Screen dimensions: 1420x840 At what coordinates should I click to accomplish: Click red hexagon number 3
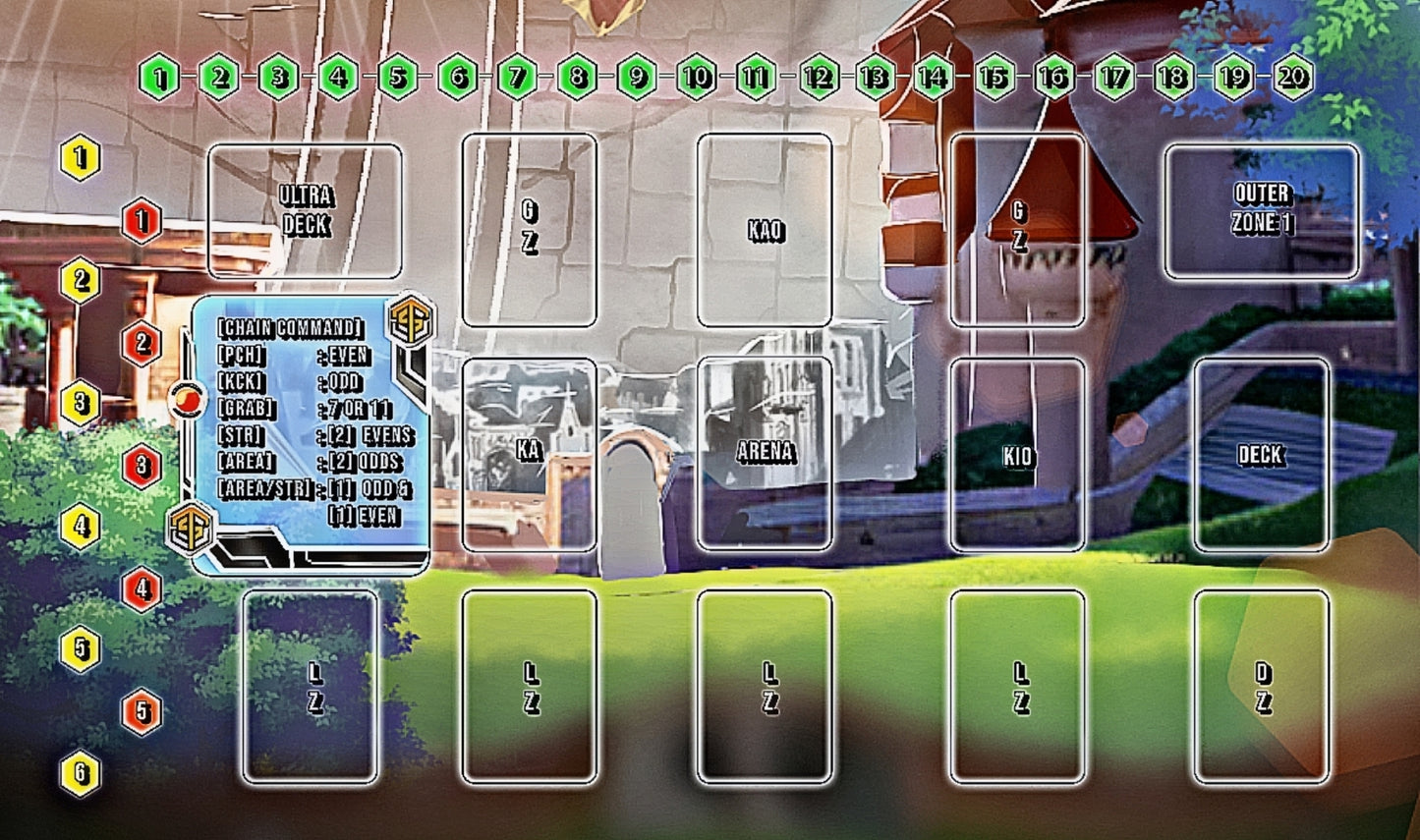142,466
